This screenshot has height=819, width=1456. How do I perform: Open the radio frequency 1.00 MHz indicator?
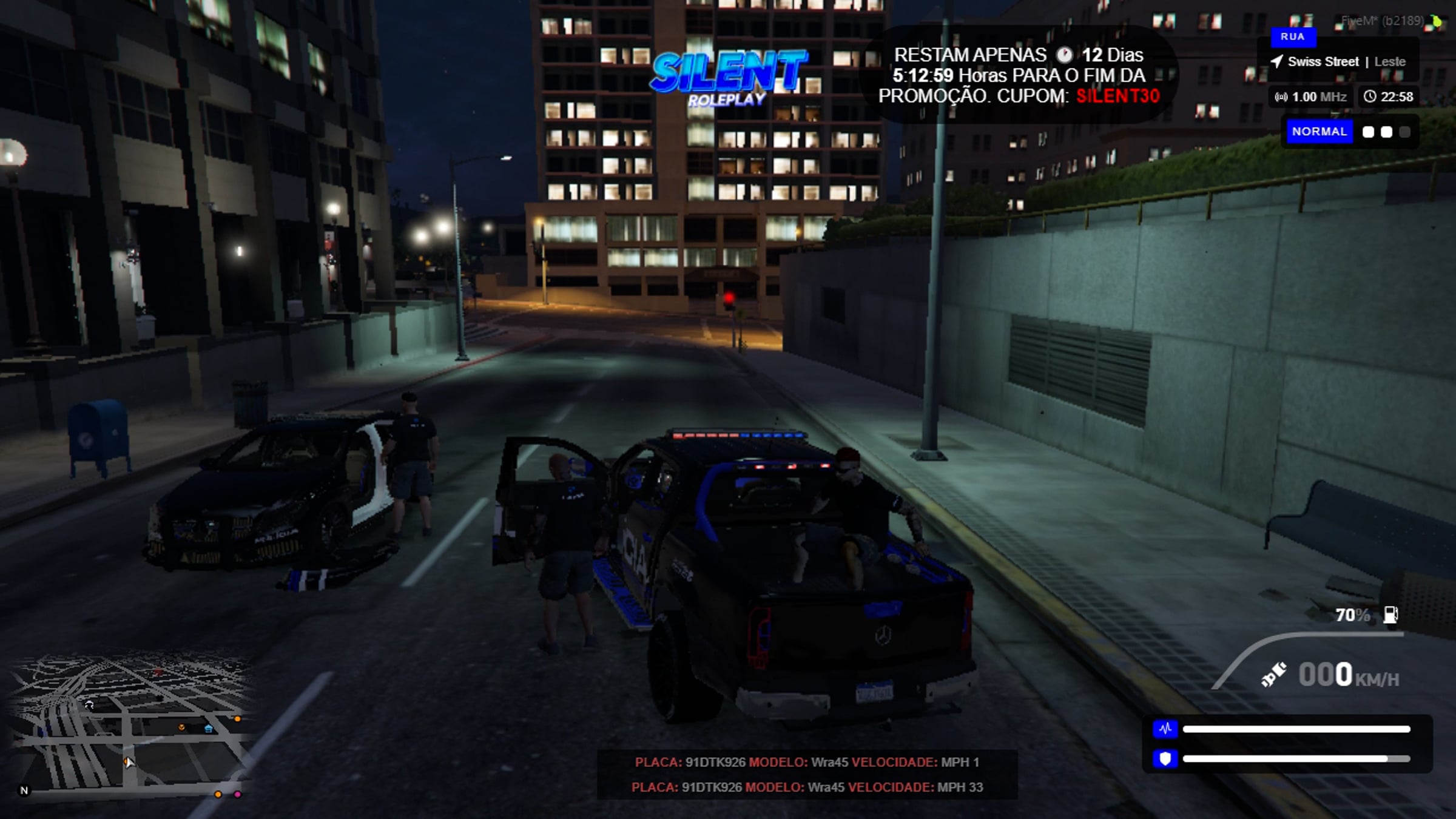[1310, 97]
